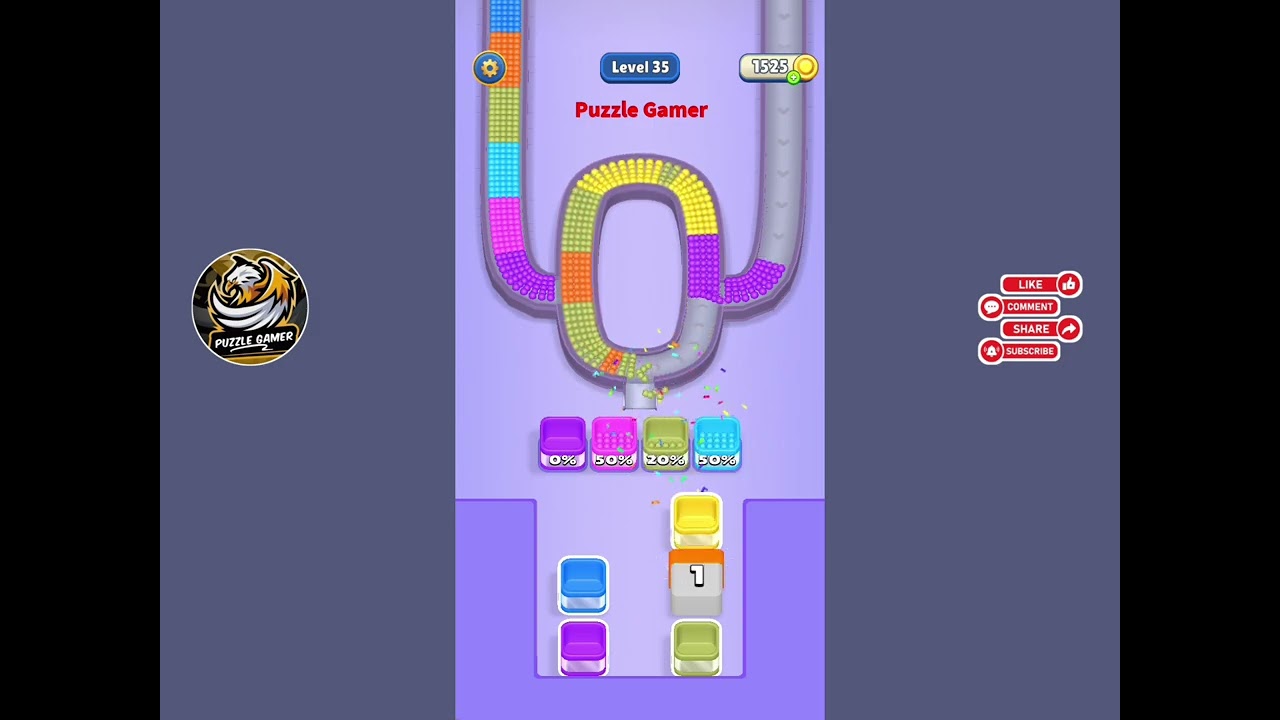Select the blue container at 50%
This screenshot has height=720, width=1280.
tap(718, 441)
